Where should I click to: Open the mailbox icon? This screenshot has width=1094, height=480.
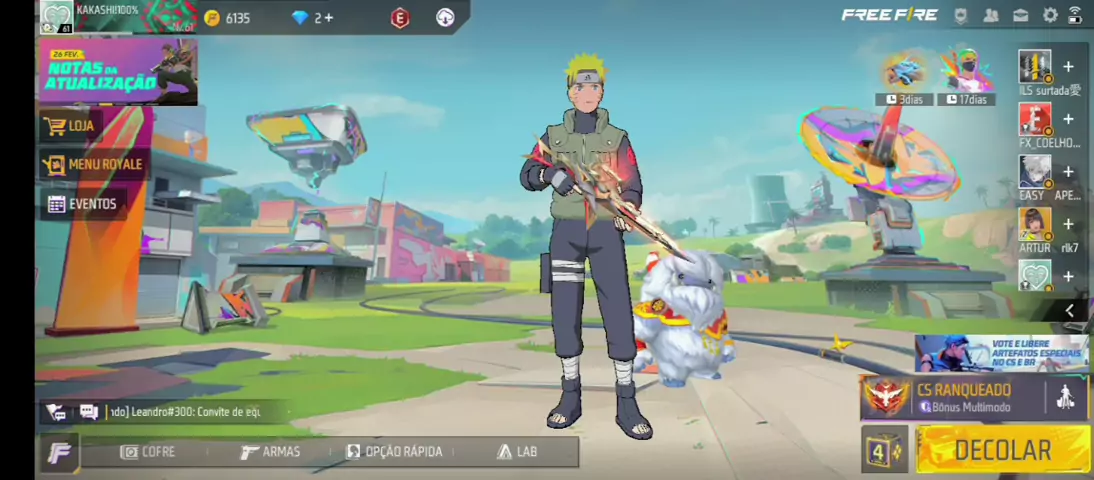(1021, 15)
